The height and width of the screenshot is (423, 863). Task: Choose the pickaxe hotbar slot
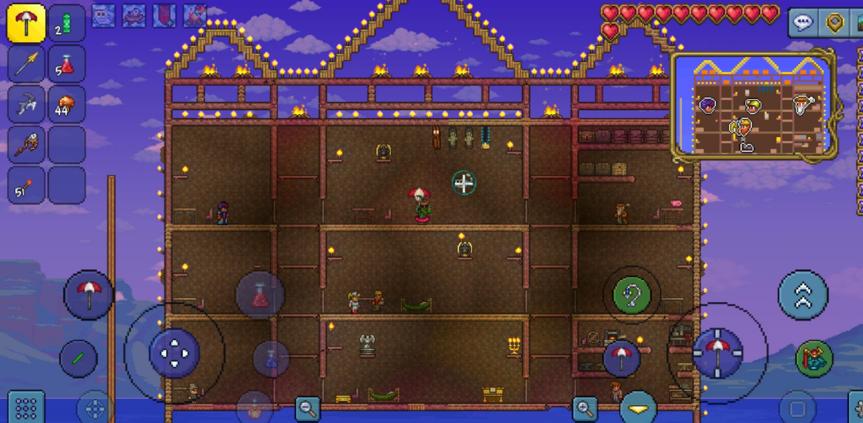[x=25, y=103]
